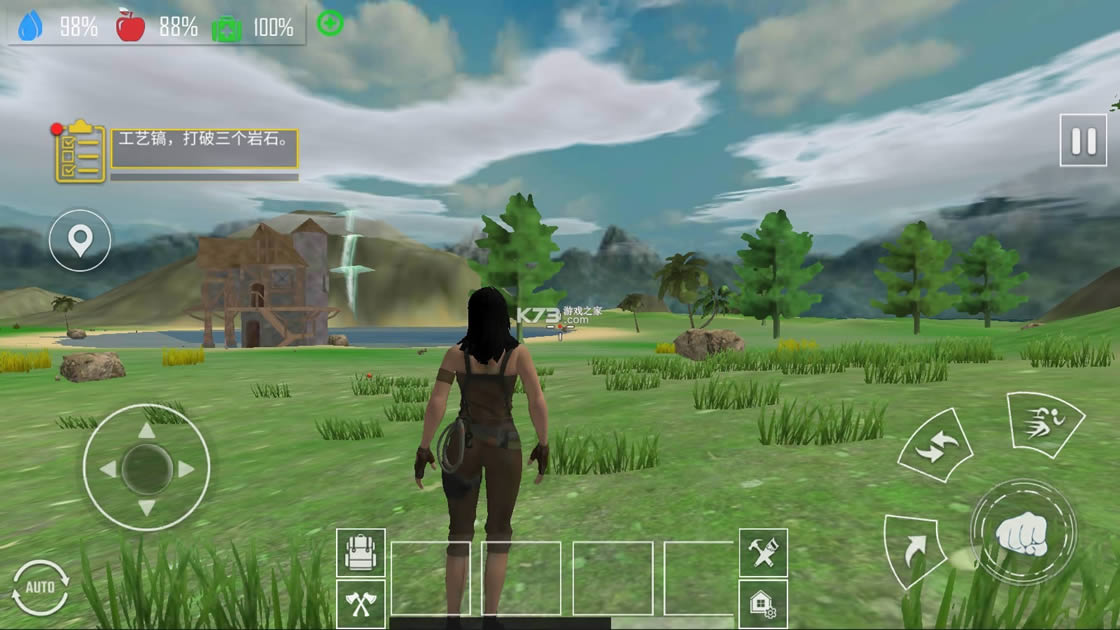Open the quest checklist clipboard
This screenshot has height=630, width=1120.
80,153
